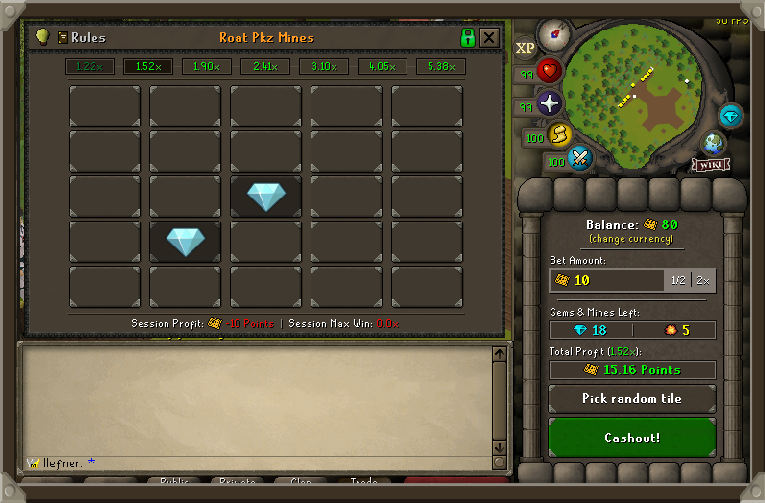The width and height of the screenshot is (765, 503).
Task: Double the bet with 2x button
Action: coord(703,280)
